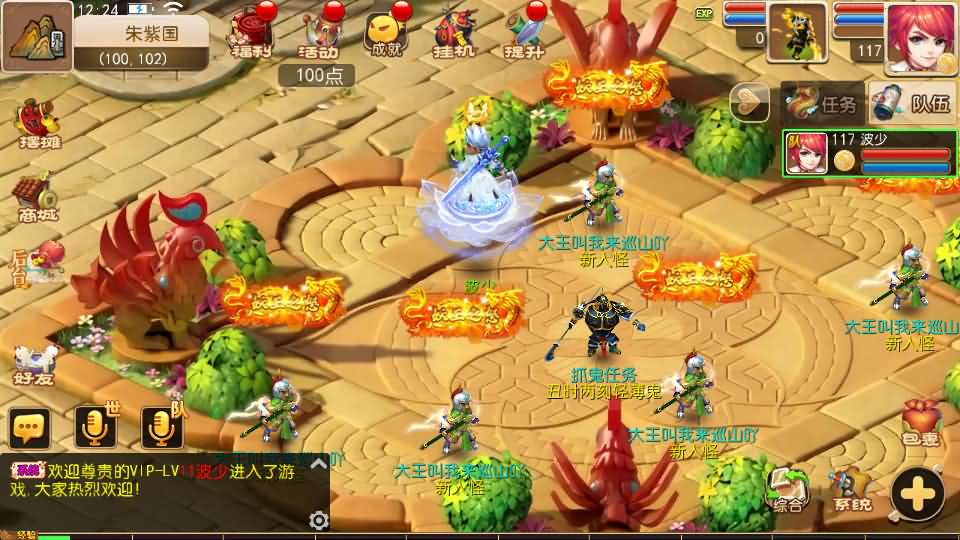Open the 商城 shop
This screenshot has width=960, height=540.
36,196
